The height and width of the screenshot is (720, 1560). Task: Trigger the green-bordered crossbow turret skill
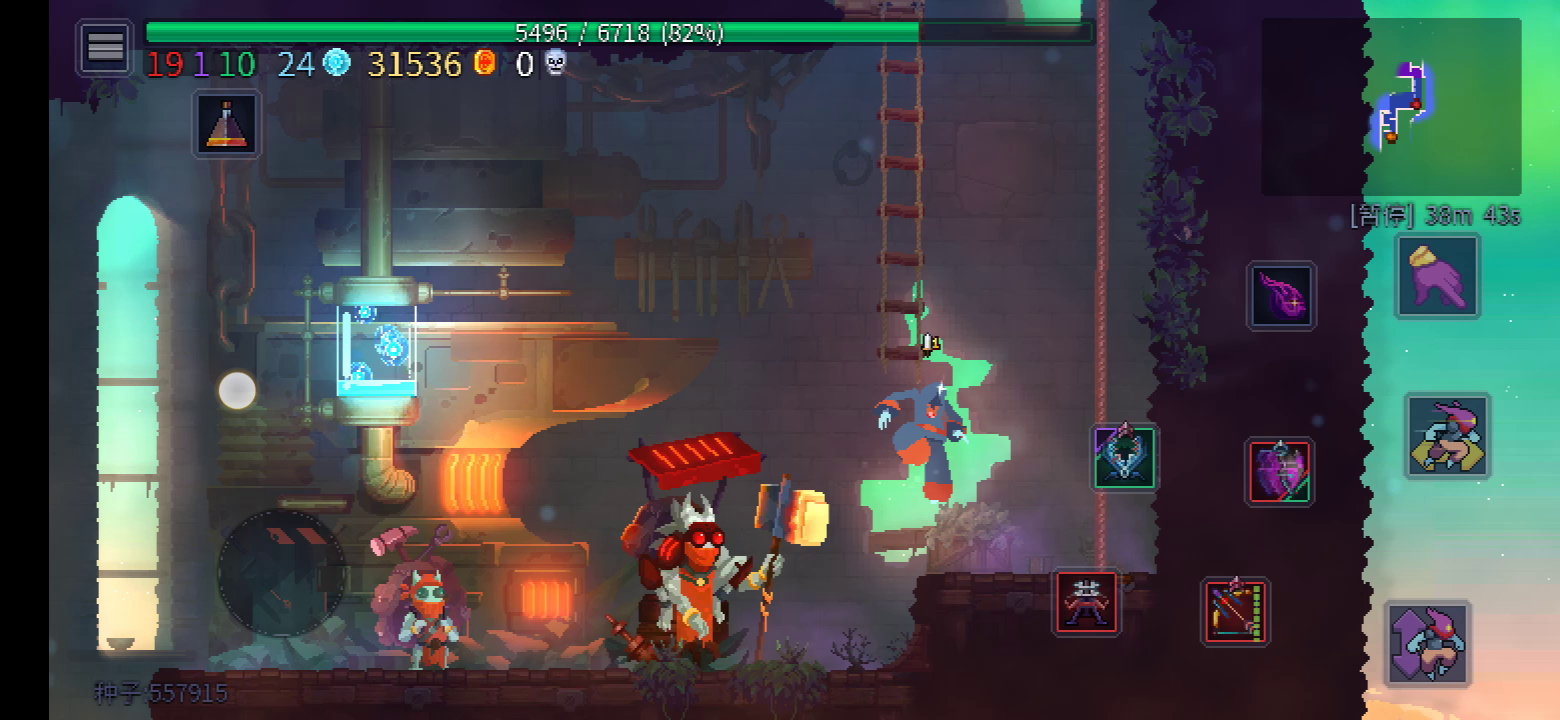pos(1125,457)
